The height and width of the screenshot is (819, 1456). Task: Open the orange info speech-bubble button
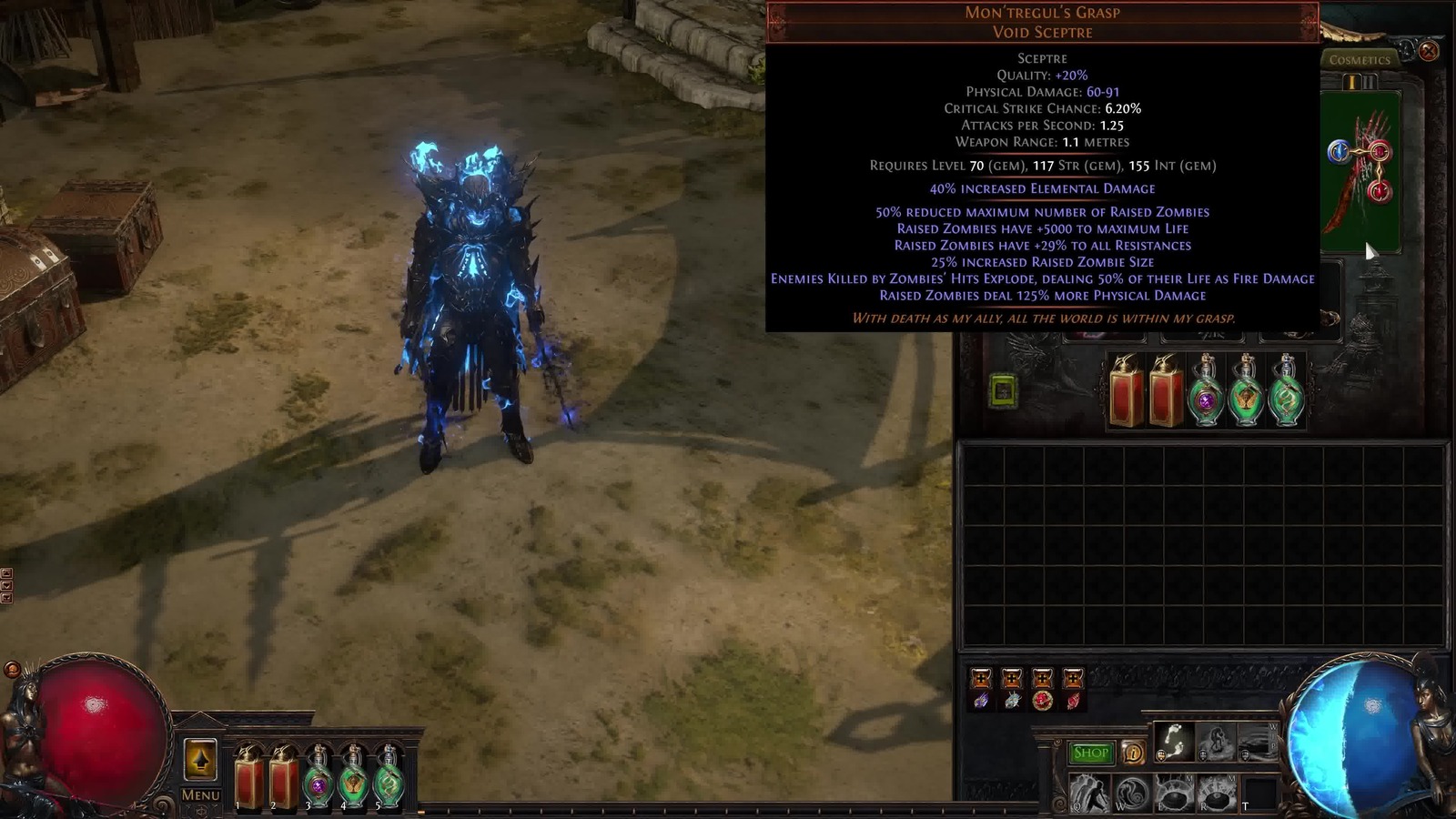1133,753
